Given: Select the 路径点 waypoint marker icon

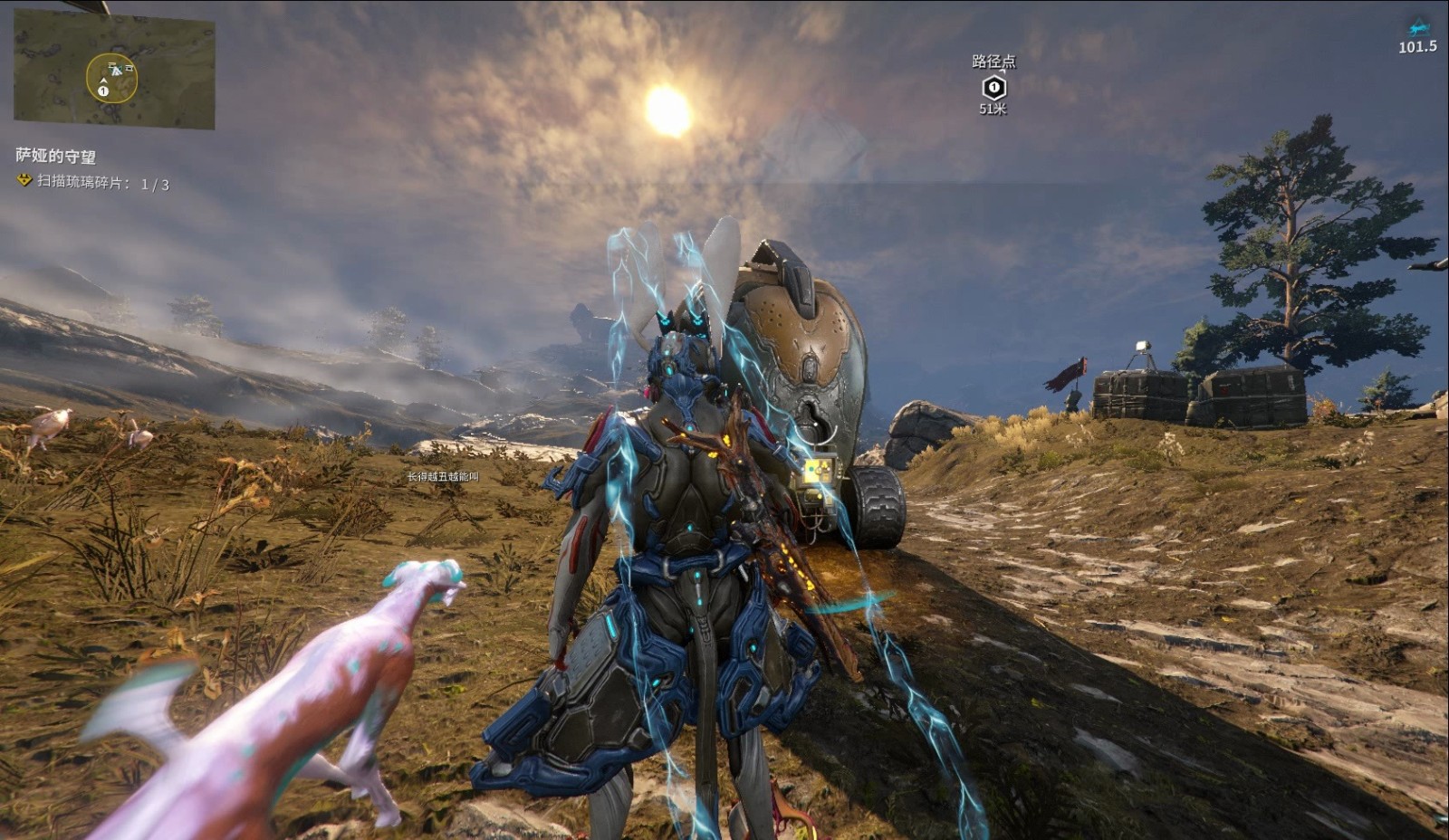Looking at the screenshot, I should (x=993, y=87).
